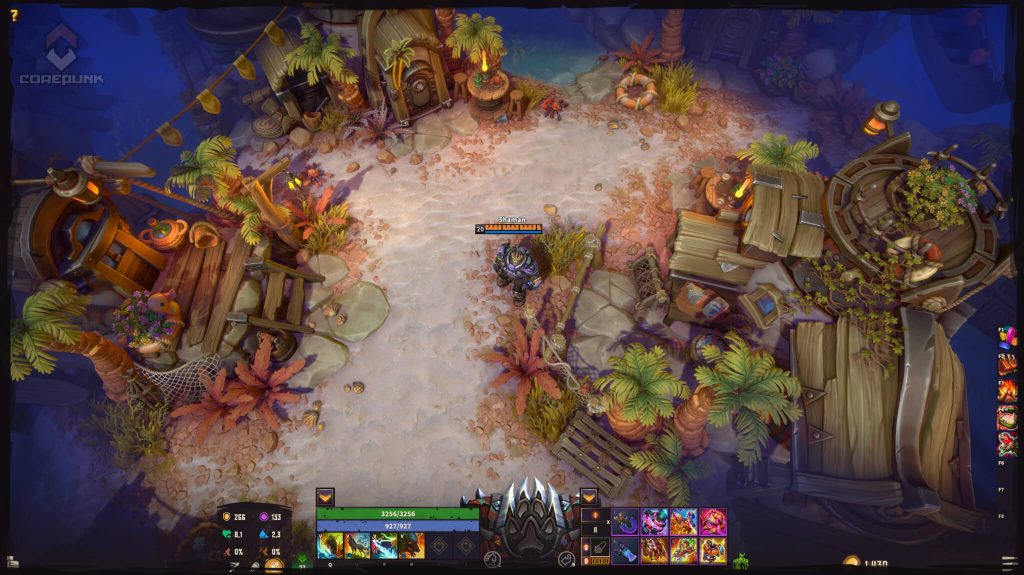Open the yellow question mark help icon
This screenshot has width=1024, height=575.
(14, 15)
